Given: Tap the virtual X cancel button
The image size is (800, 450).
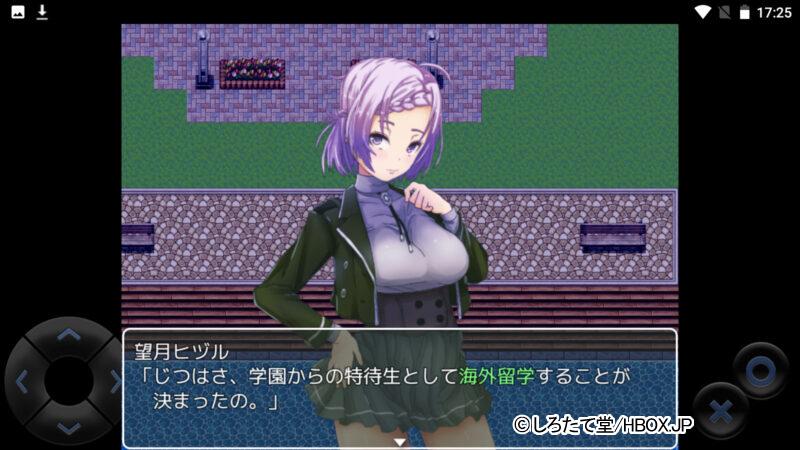Looking at the screenshot, I should tap(721, 410).
